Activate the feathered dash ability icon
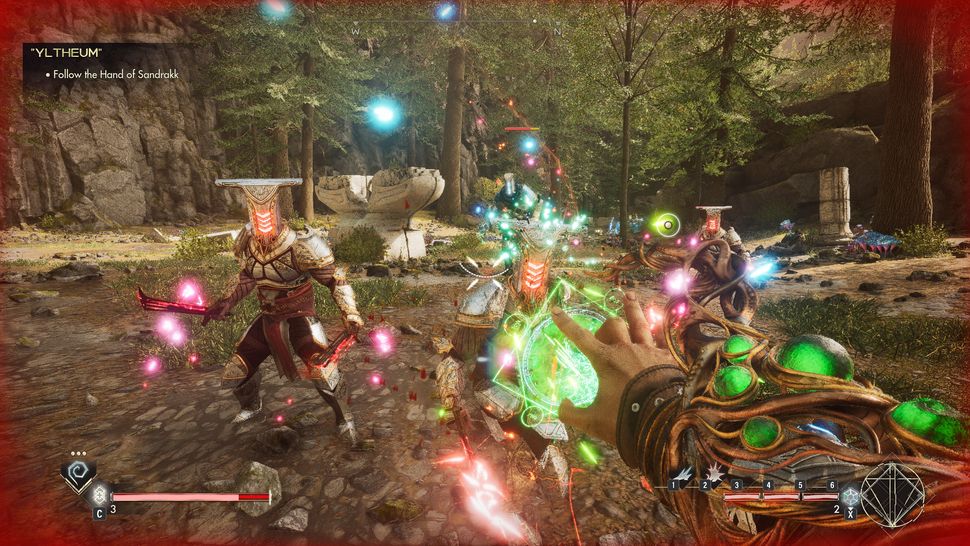The height and width of the screenshot is (546, 970). (x=686, y=473)
